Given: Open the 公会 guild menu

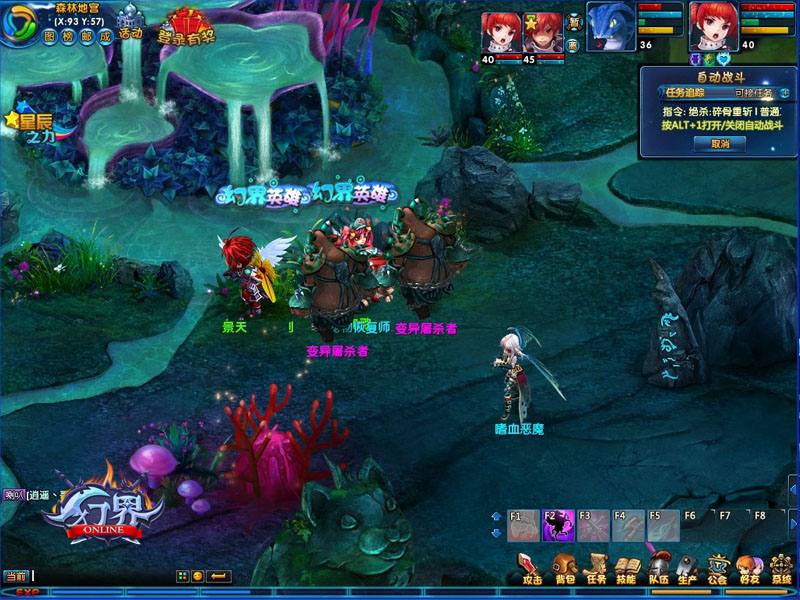Looking at the screenshot, I should 717,566.
